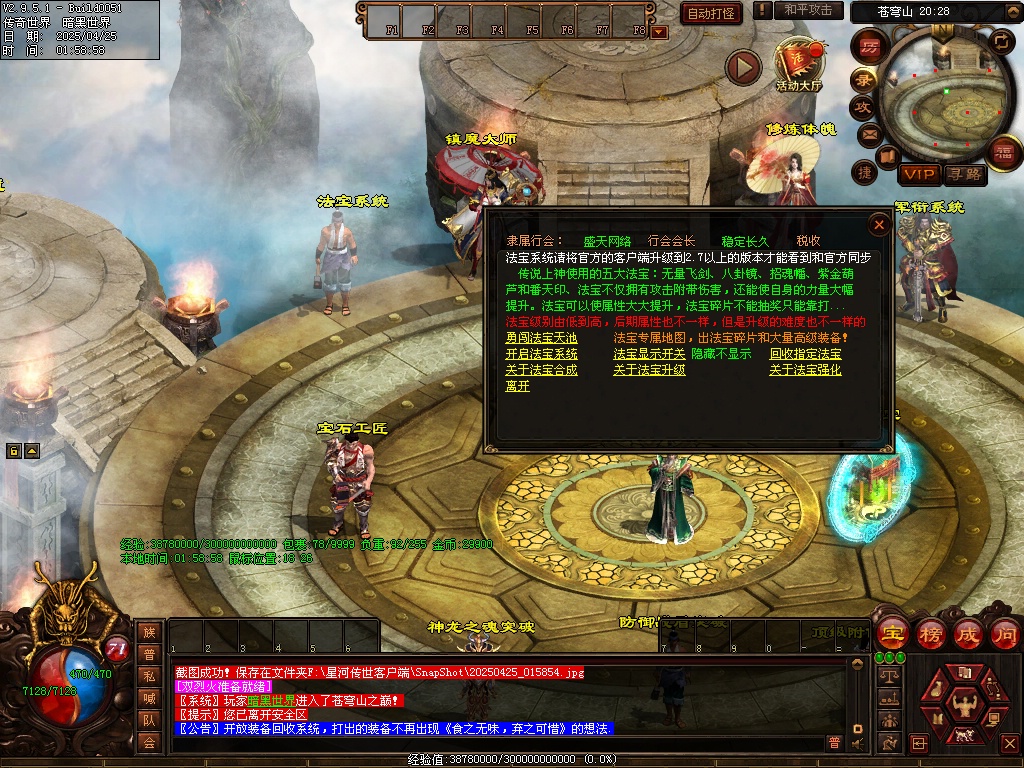Screen dimensions: 1024x768
Task: Open the 活动大厅 event hall icon
Action: pyautogui.click(x=798, y=64)
